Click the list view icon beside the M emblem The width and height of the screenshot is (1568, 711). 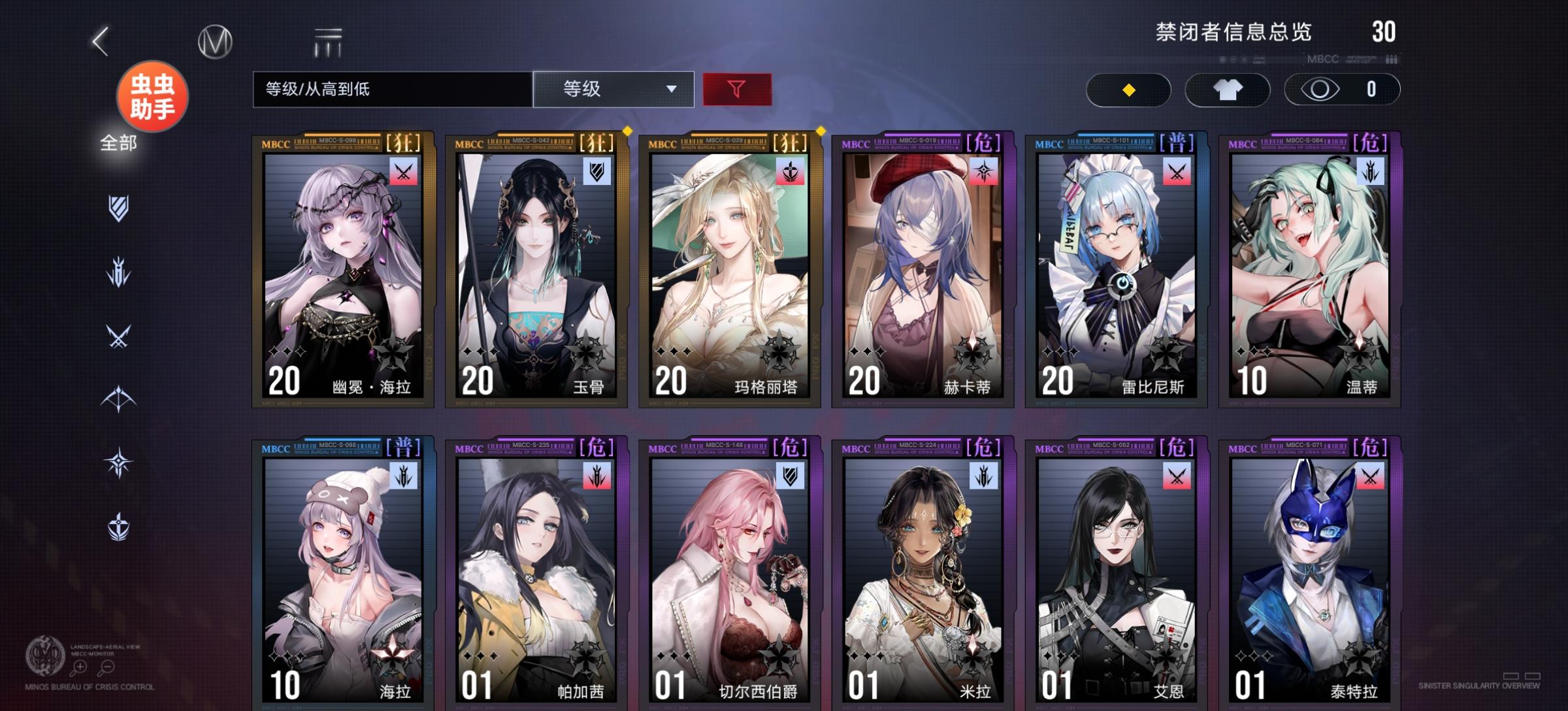tap(325, 41)
